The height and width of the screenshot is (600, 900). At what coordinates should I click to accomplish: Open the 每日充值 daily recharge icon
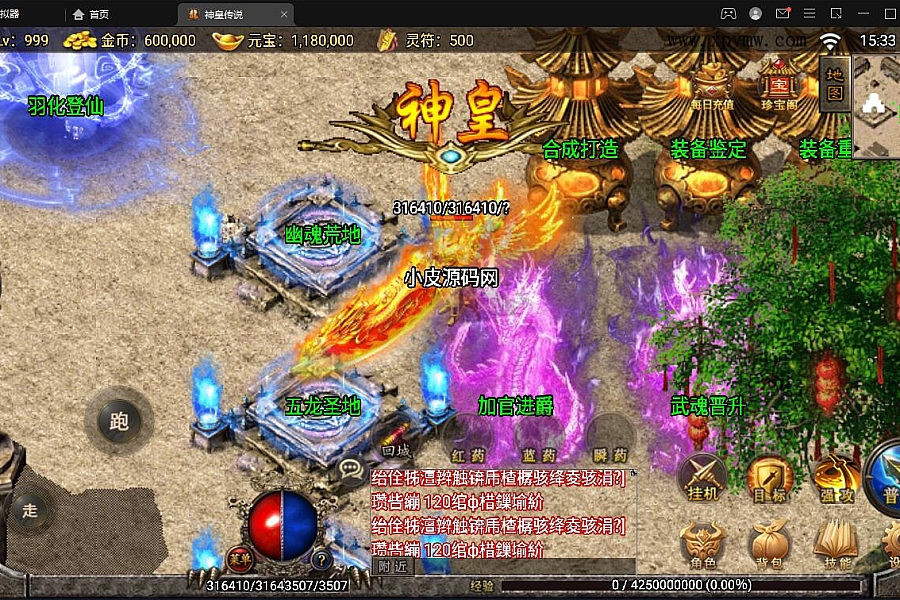711,83
